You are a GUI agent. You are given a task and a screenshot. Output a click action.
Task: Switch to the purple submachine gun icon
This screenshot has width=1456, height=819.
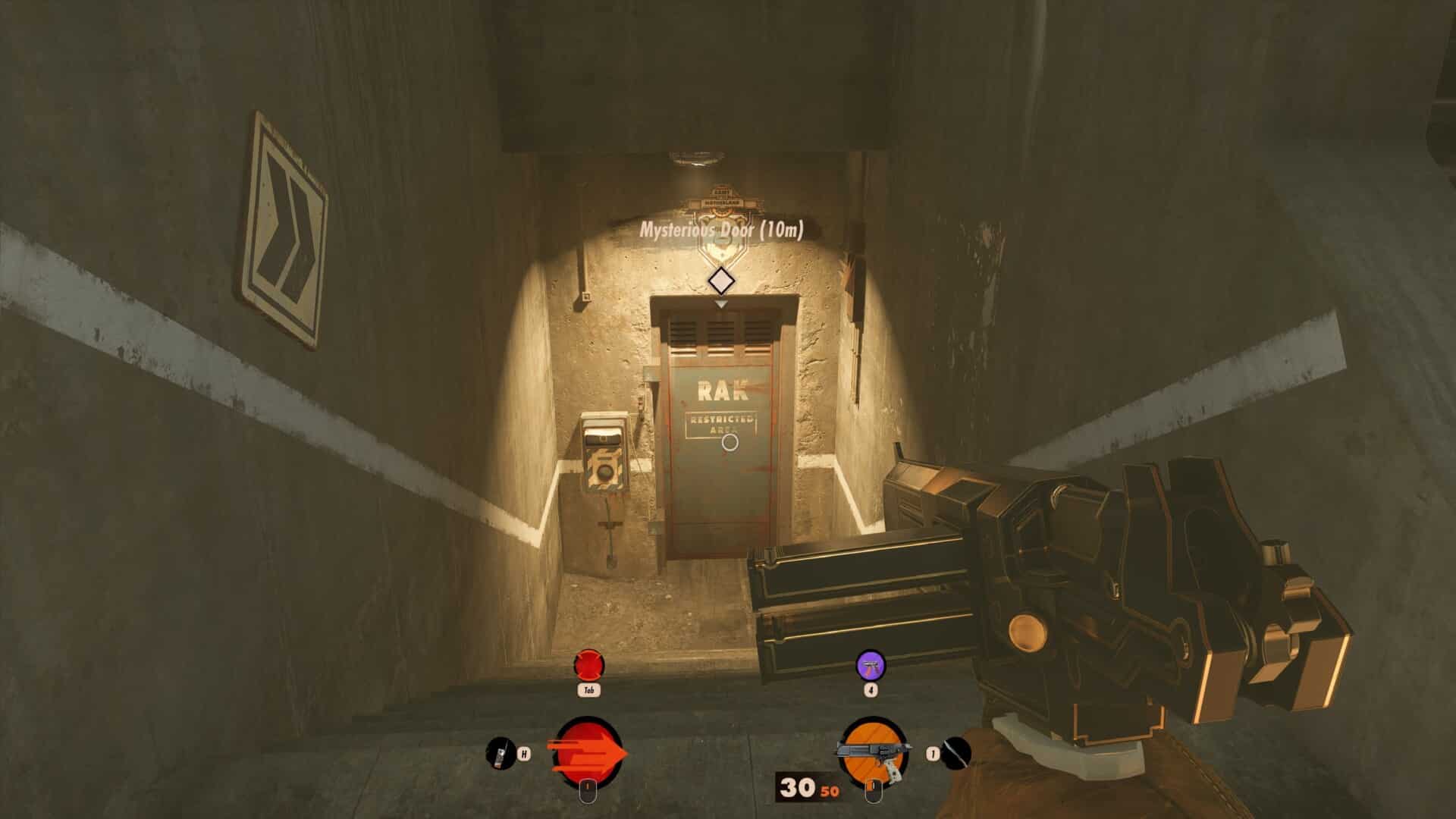[x=871, y=665]
